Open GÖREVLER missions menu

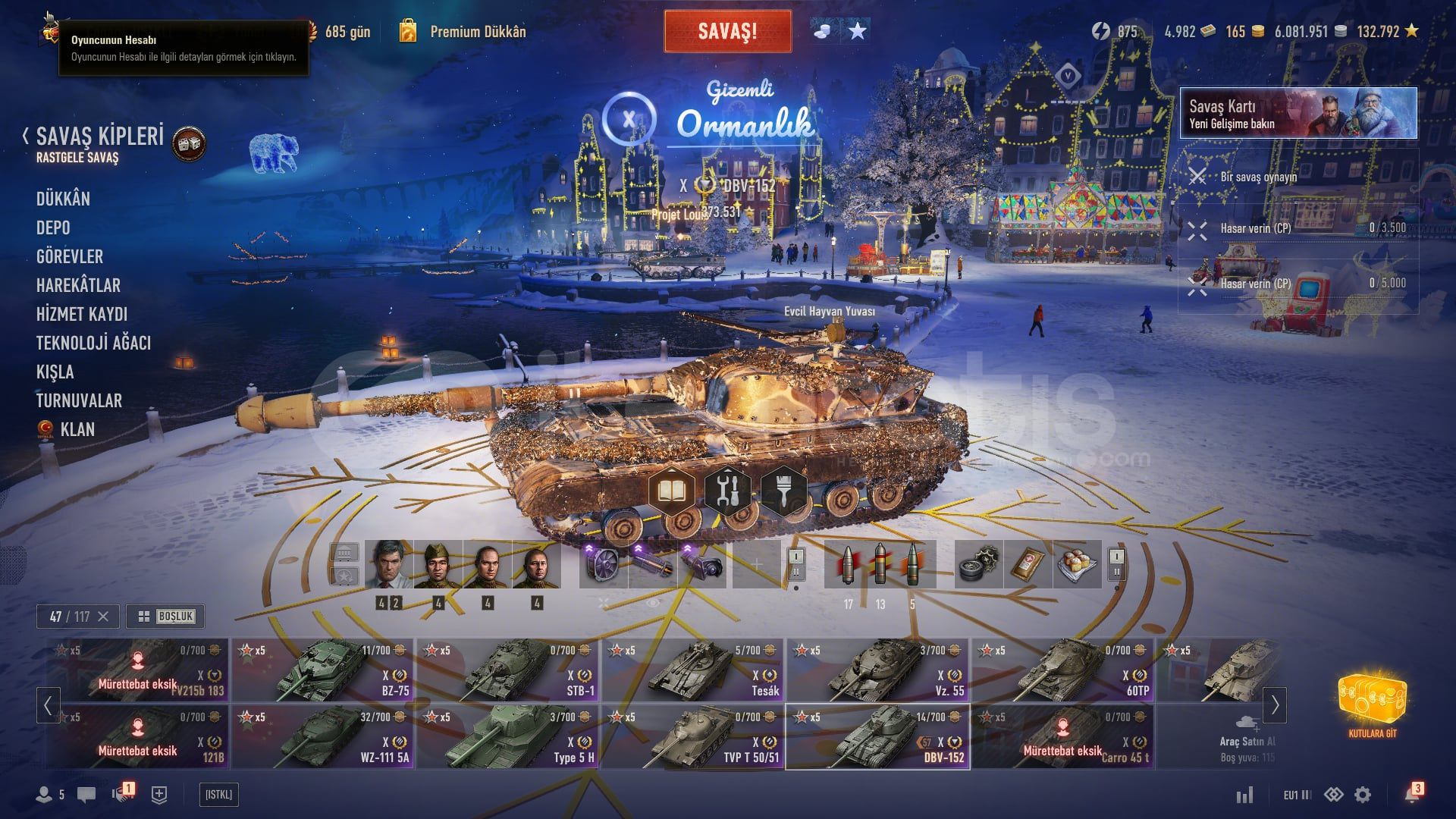click(70, 256)
